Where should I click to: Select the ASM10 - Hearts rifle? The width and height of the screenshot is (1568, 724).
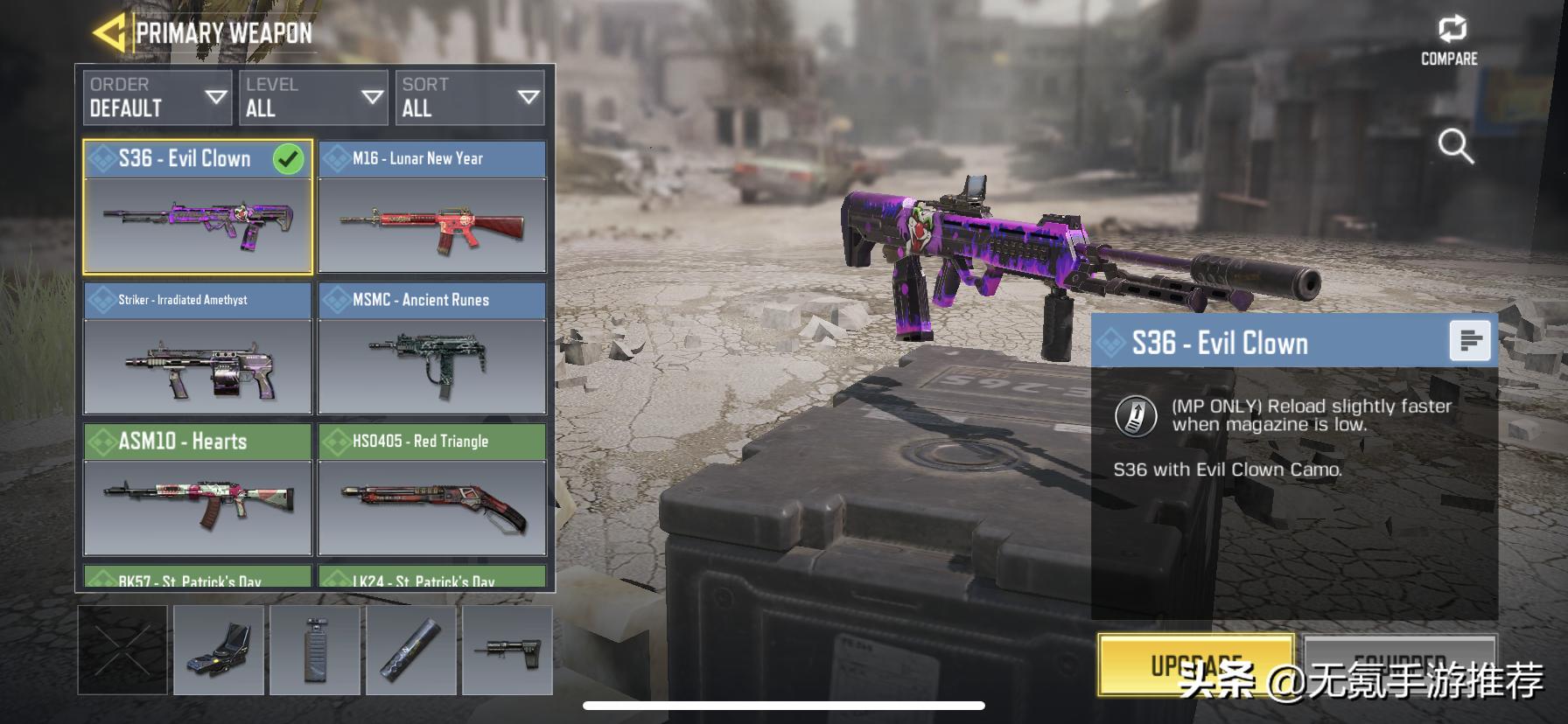(x=198, y=490)
